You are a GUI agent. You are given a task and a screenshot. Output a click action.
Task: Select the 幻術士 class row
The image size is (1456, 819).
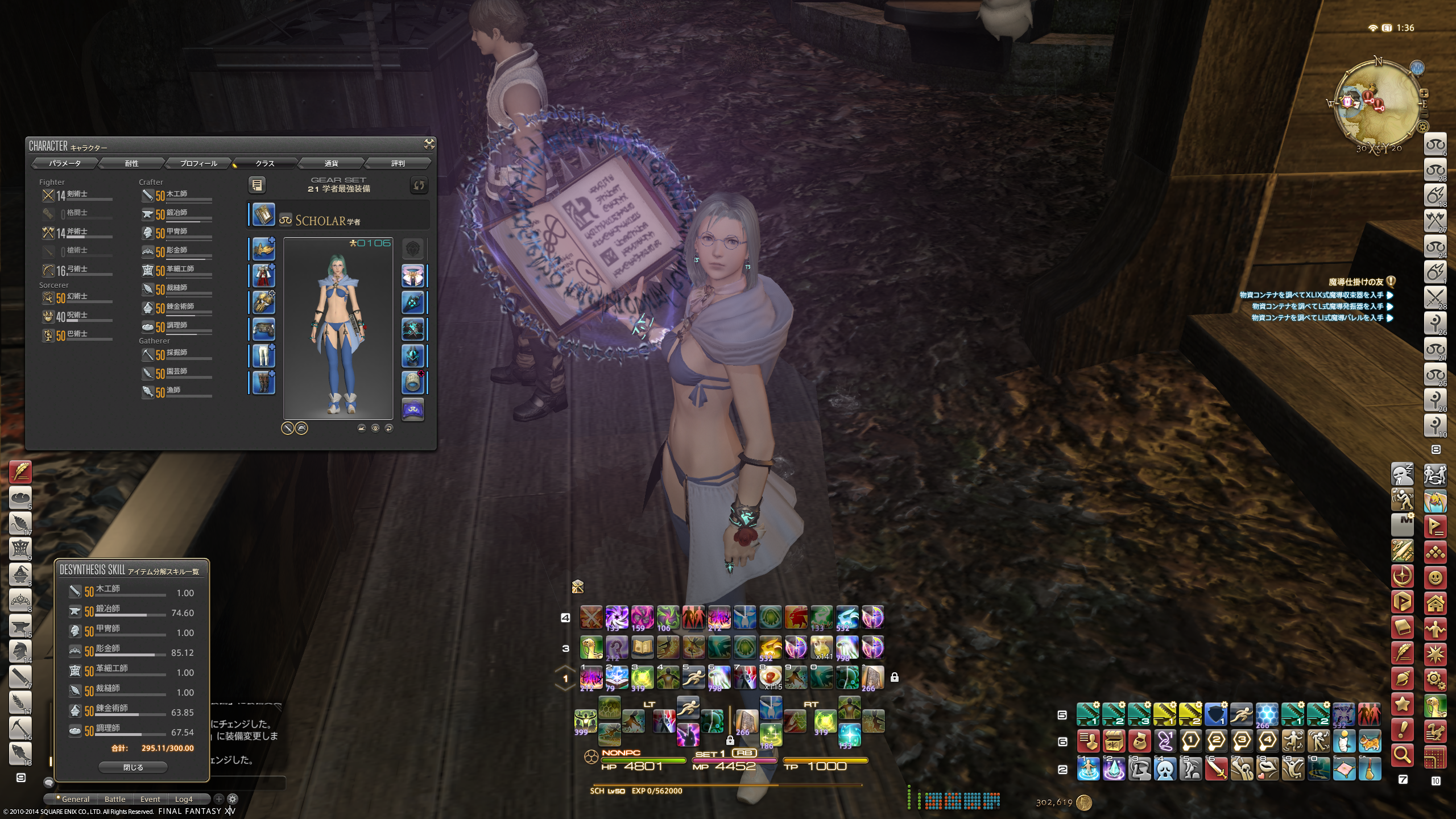[x=76, y=297]
